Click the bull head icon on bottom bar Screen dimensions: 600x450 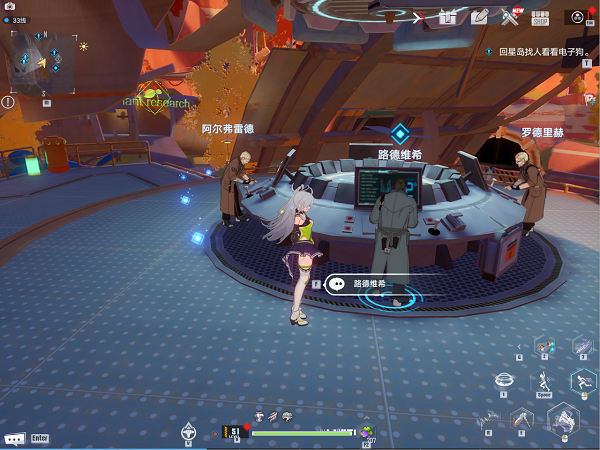click(188, 432)
